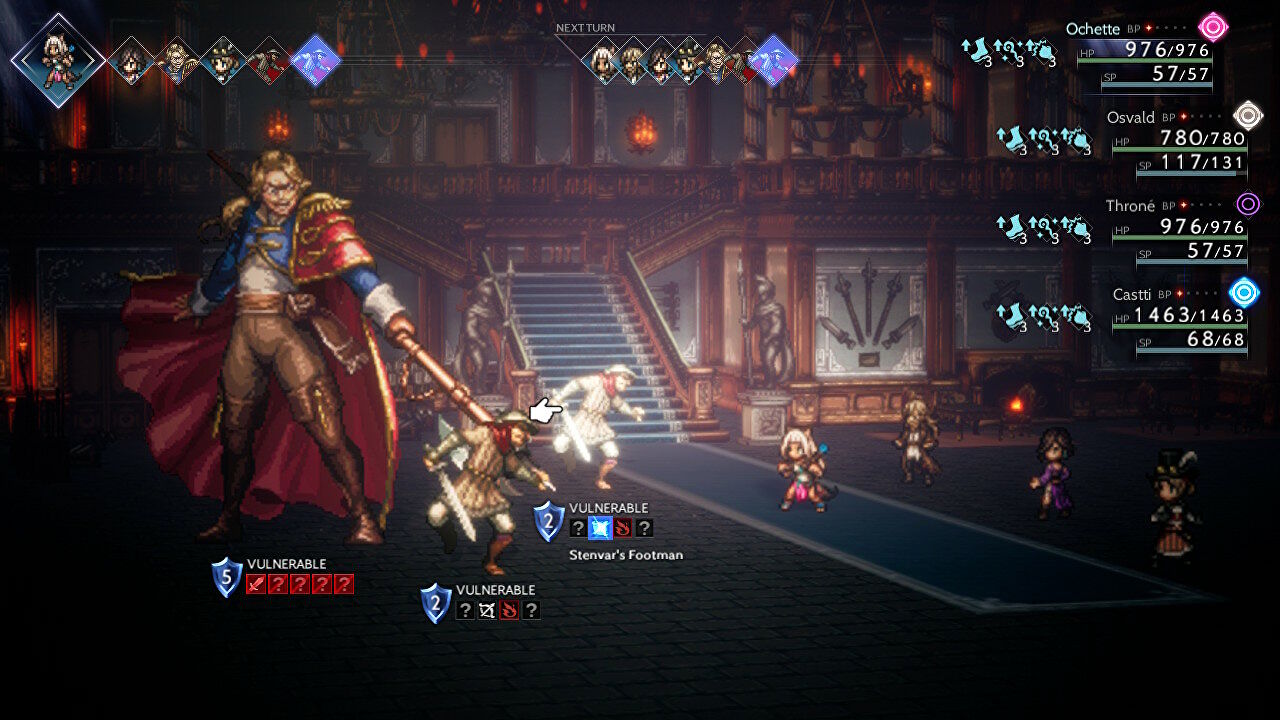The image size is (1280, 720).
Task: Click the blue shield break icon showing 5 on the boss
Action: 227,577
